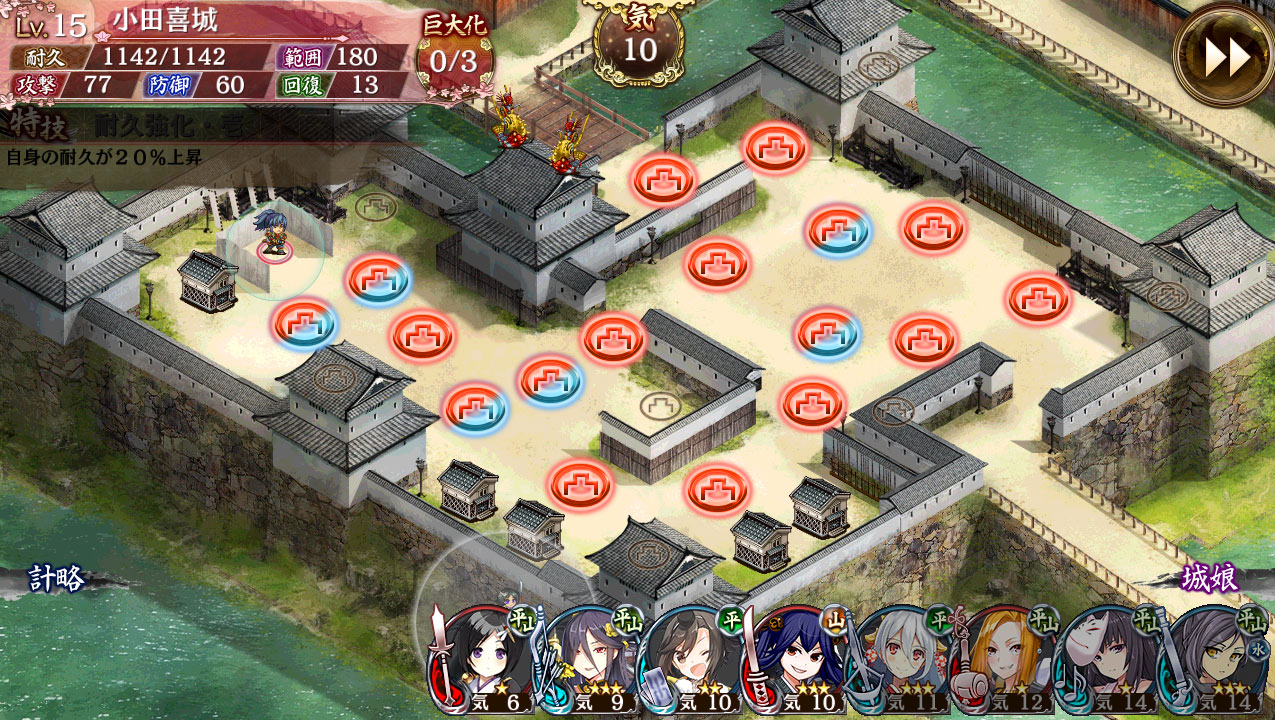
Task: Toggle fast-forward with the double-arrow button
Action: (x=1225, y=56)
